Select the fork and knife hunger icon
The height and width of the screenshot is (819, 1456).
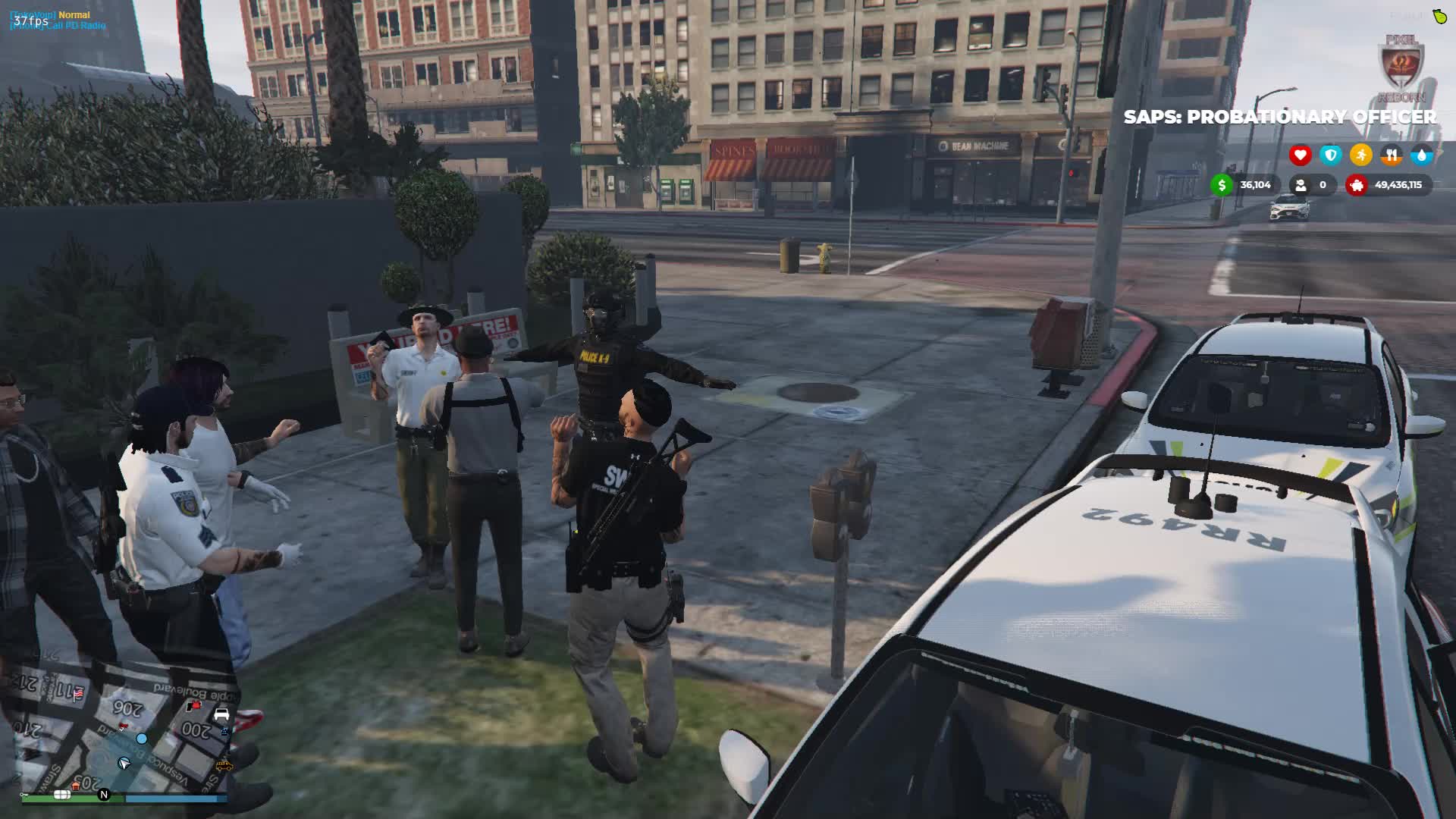(1391, 155)
